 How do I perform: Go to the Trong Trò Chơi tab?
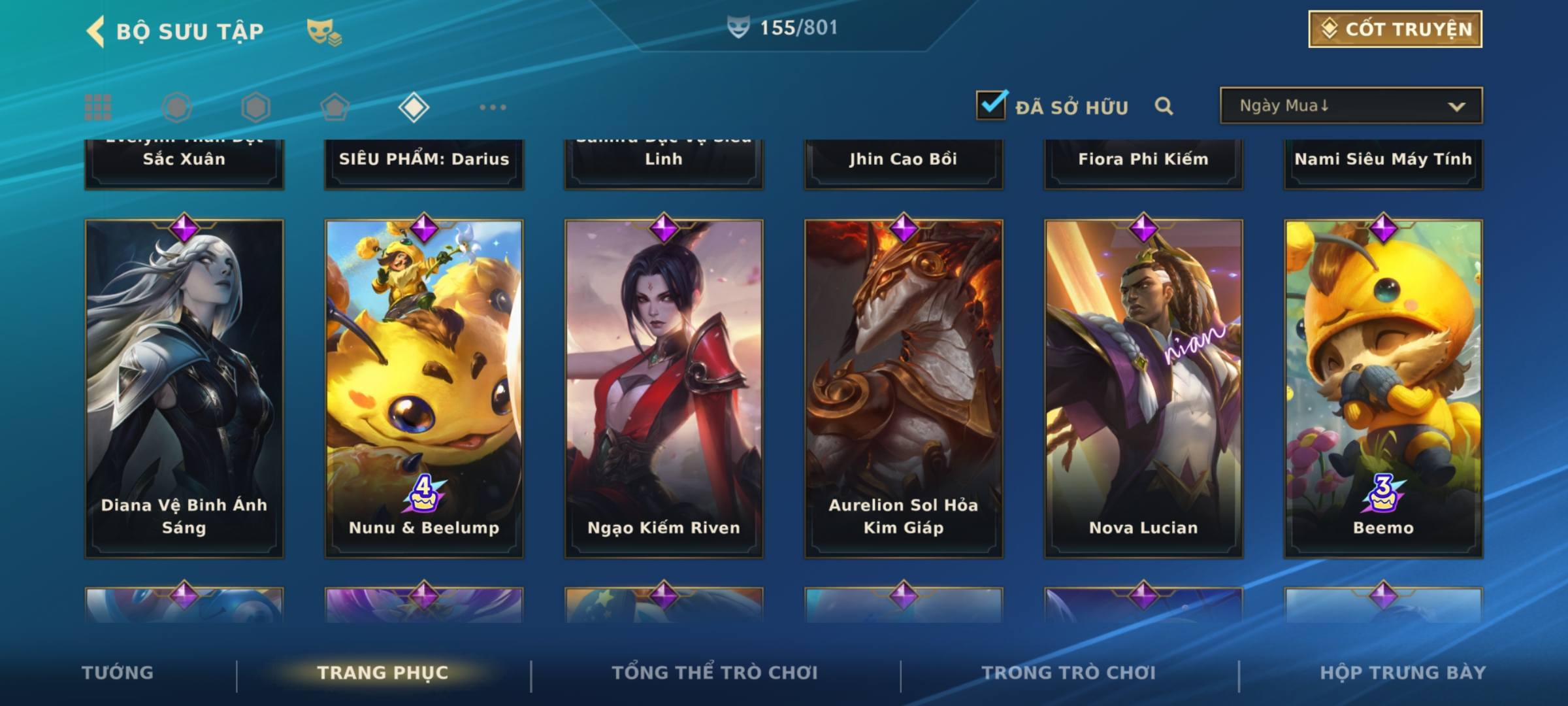[1069, 673]
